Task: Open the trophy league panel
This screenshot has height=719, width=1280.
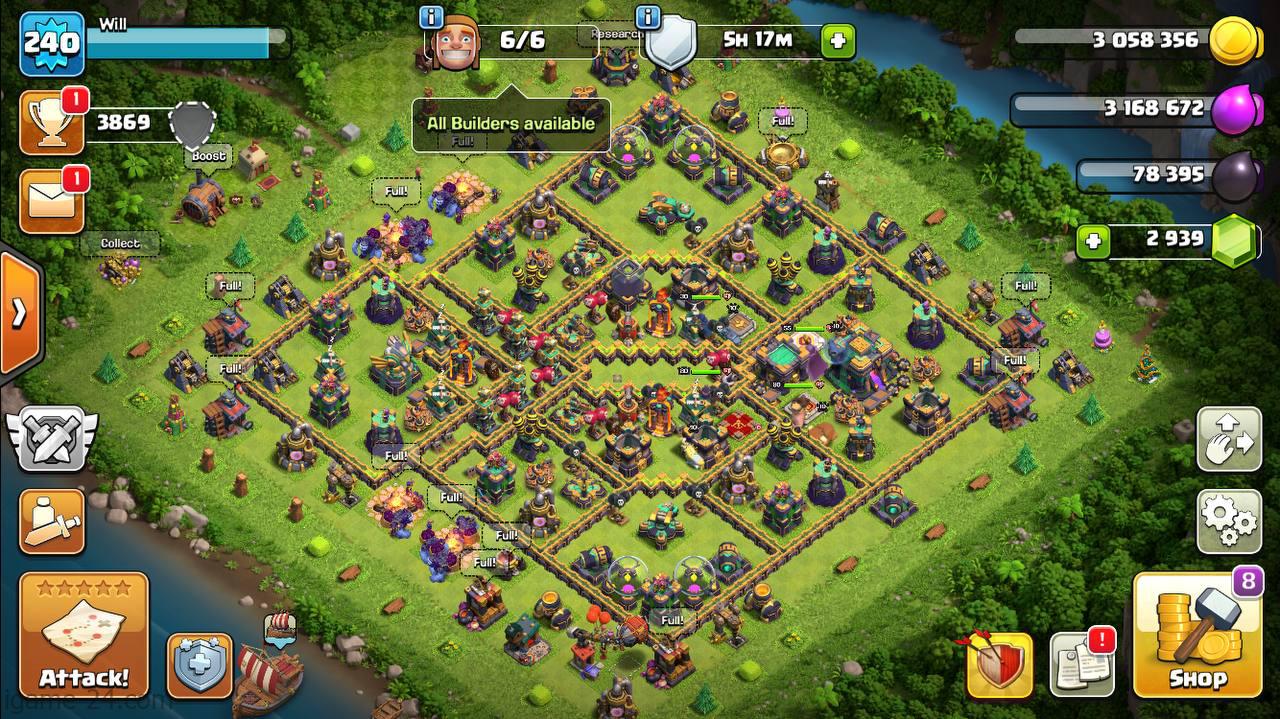Action: [52, 122]
